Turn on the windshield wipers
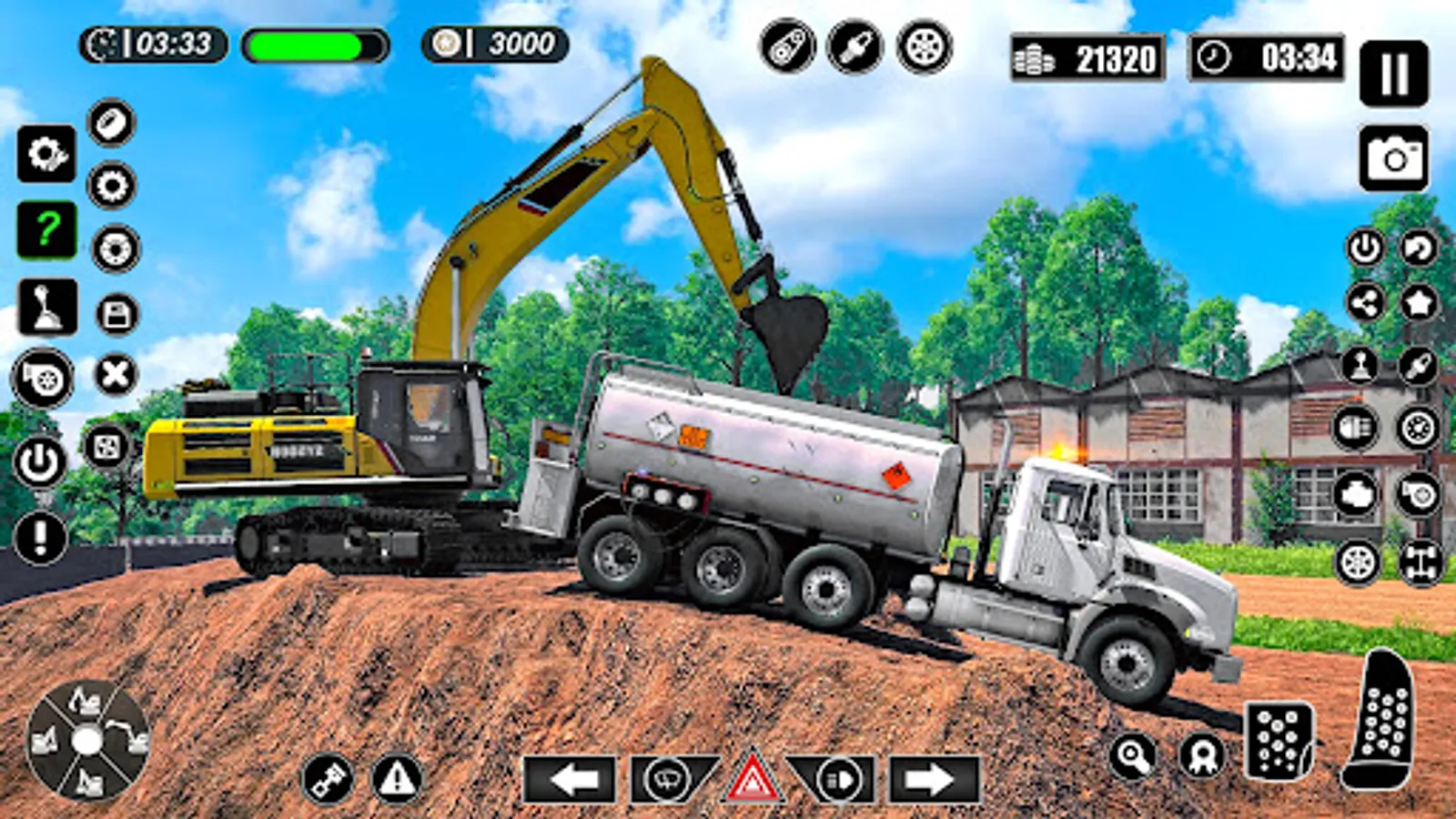This screenshot has height=819, width=1456. click(665, 779)
